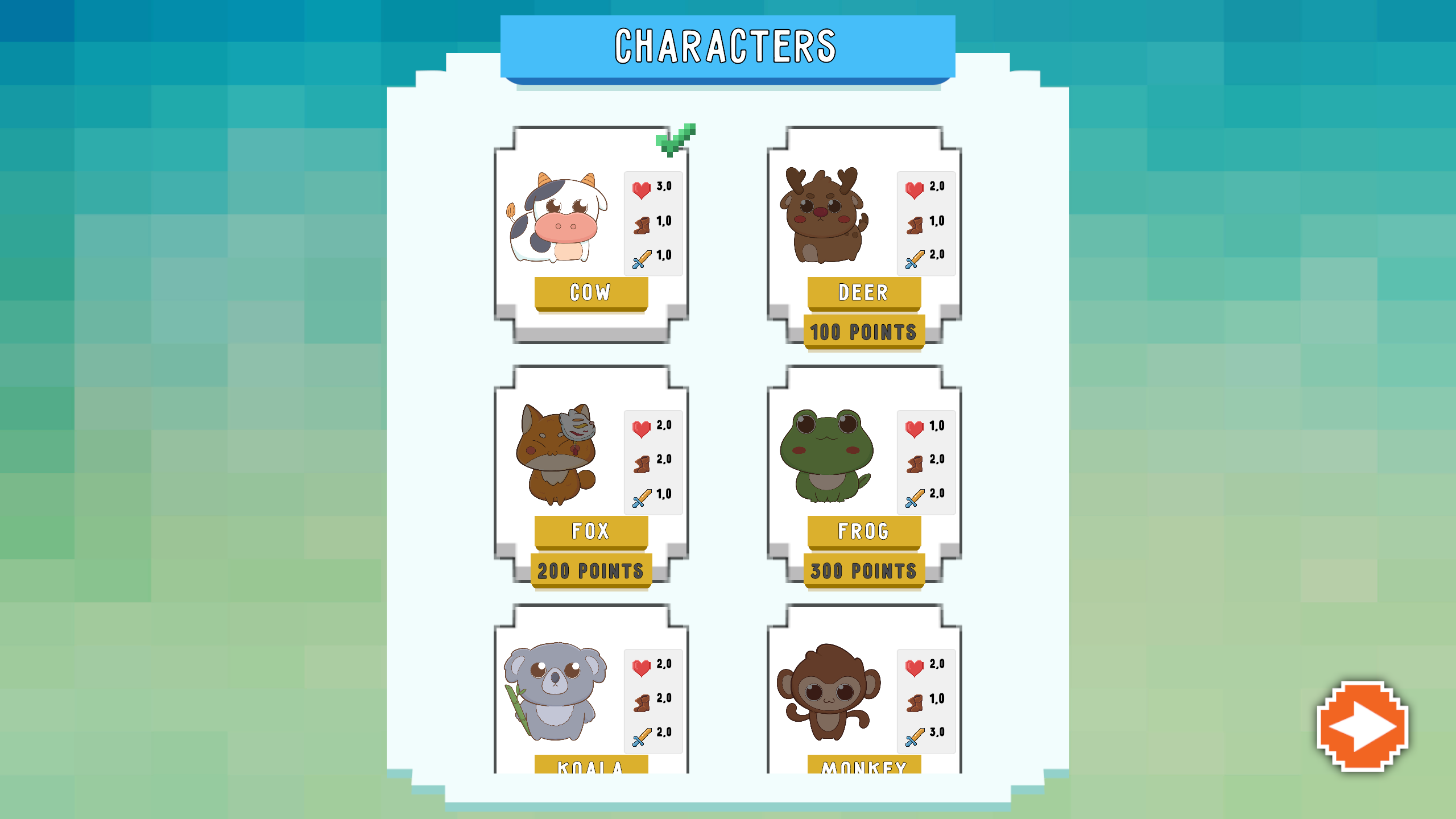Click the FROG name label
The height and width of the screenshot is (819, 1456).
point(863,531)
